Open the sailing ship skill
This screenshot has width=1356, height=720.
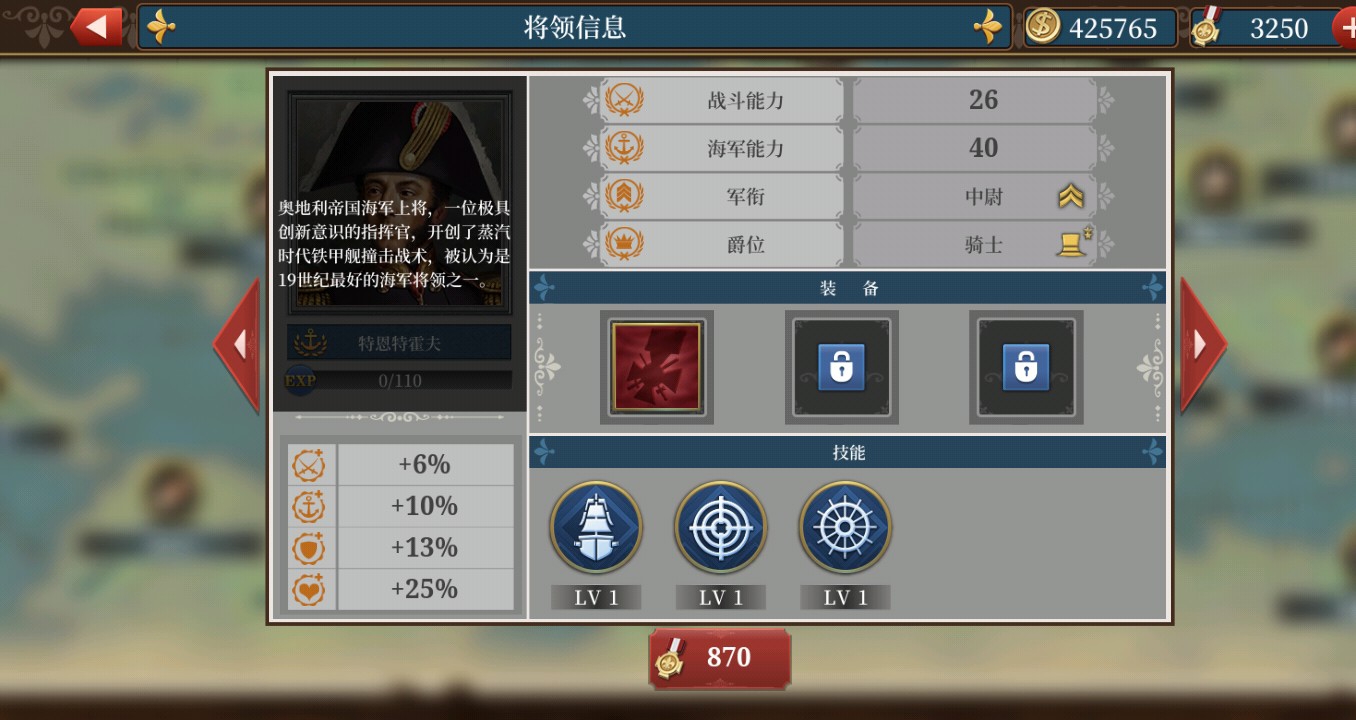596,528
